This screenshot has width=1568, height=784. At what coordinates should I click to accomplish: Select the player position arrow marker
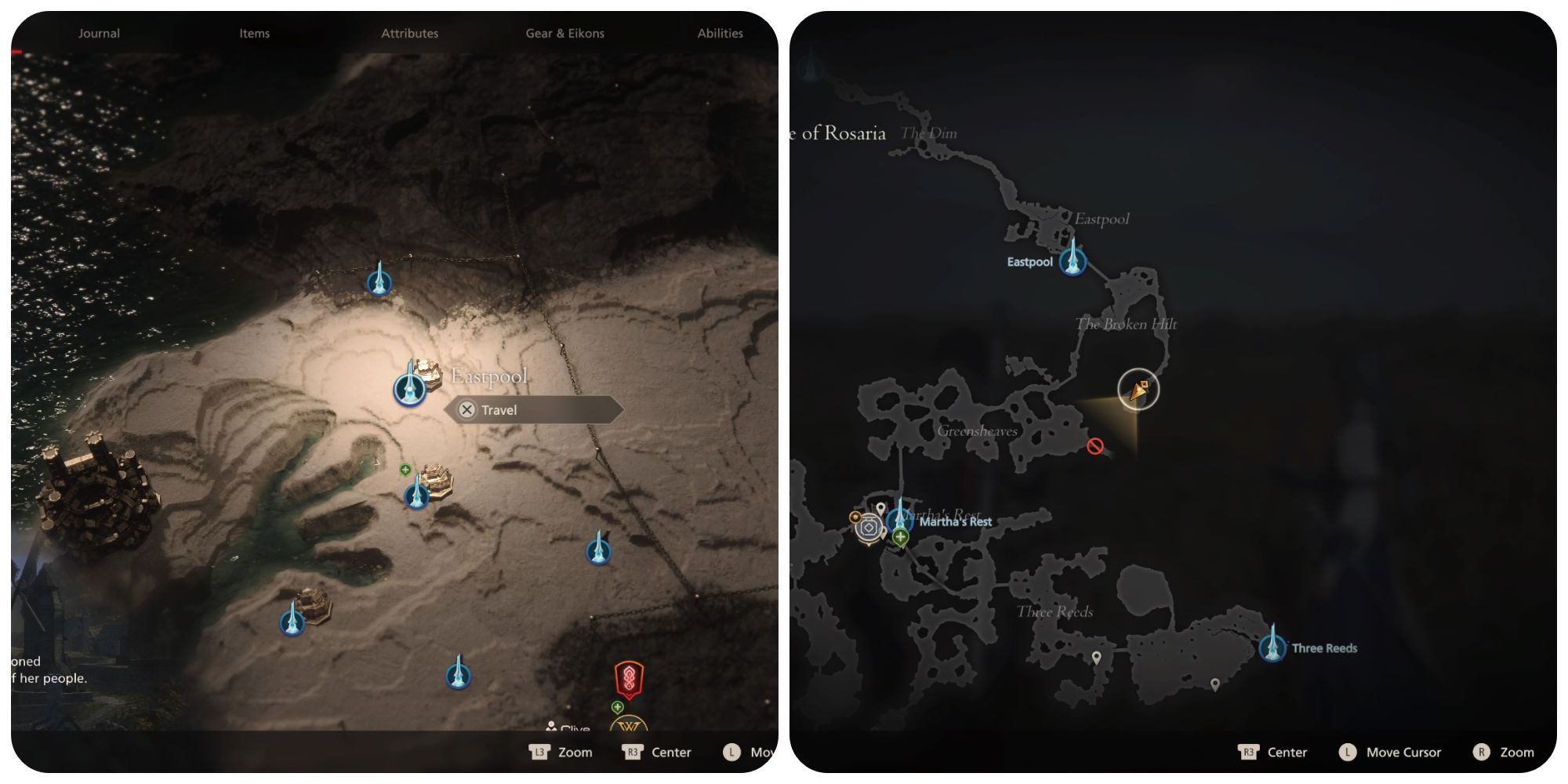click(x=1138, y=390)
